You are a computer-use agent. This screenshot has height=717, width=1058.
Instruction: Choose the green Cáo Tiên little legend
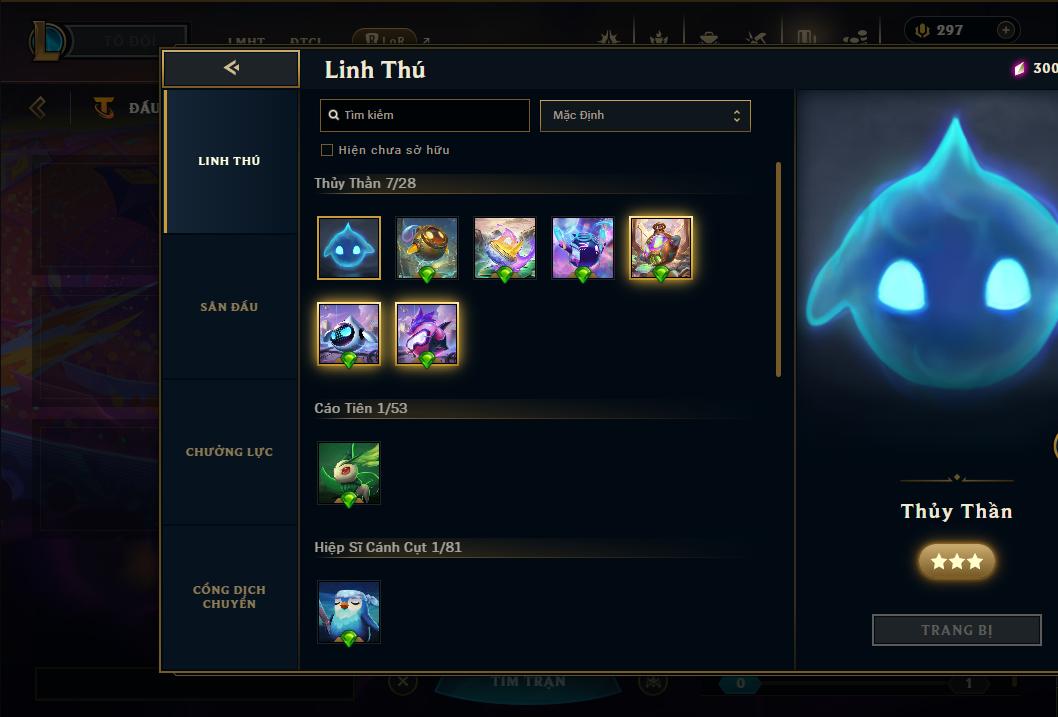(349, 473)
